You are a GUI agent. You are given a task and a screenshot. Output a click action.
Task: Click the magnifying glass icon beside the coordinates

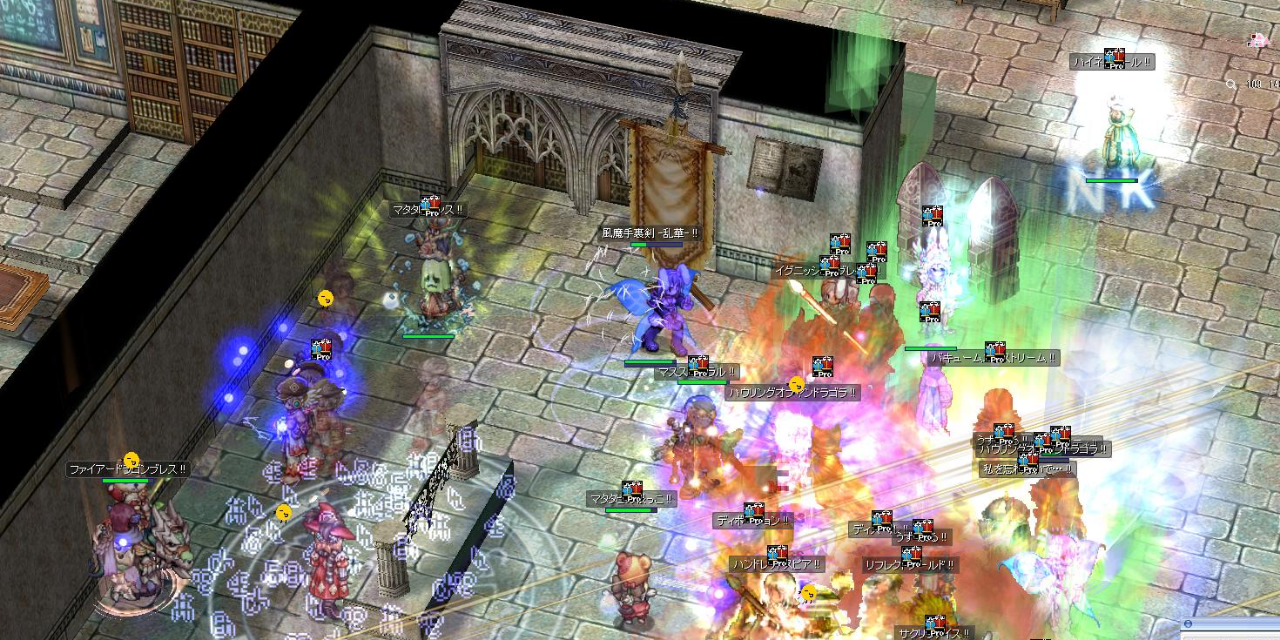tap(1231, 85)
